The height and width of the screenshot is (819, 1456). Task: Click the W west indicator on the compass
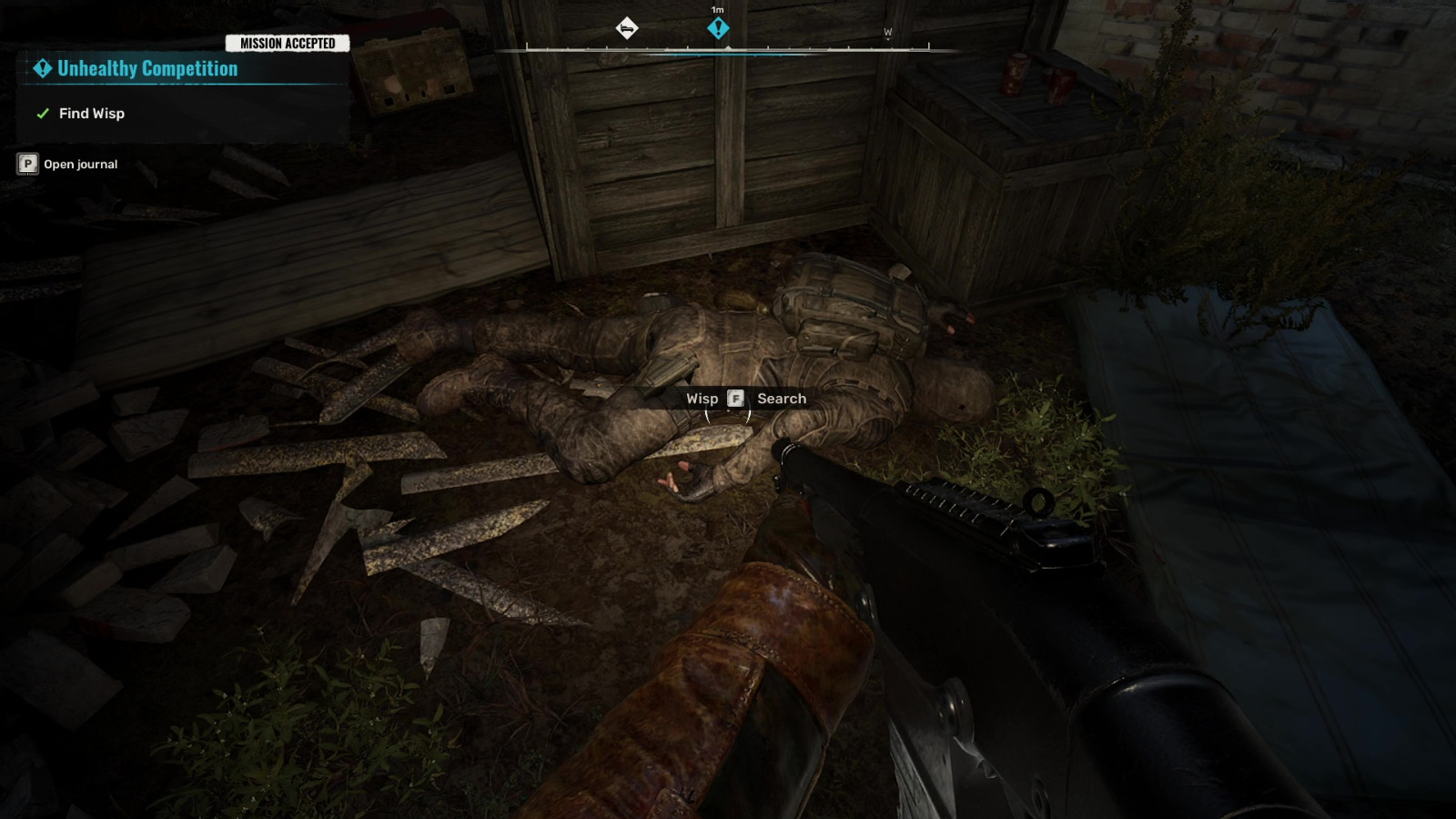pyautogui.click(x=886, y=31)
